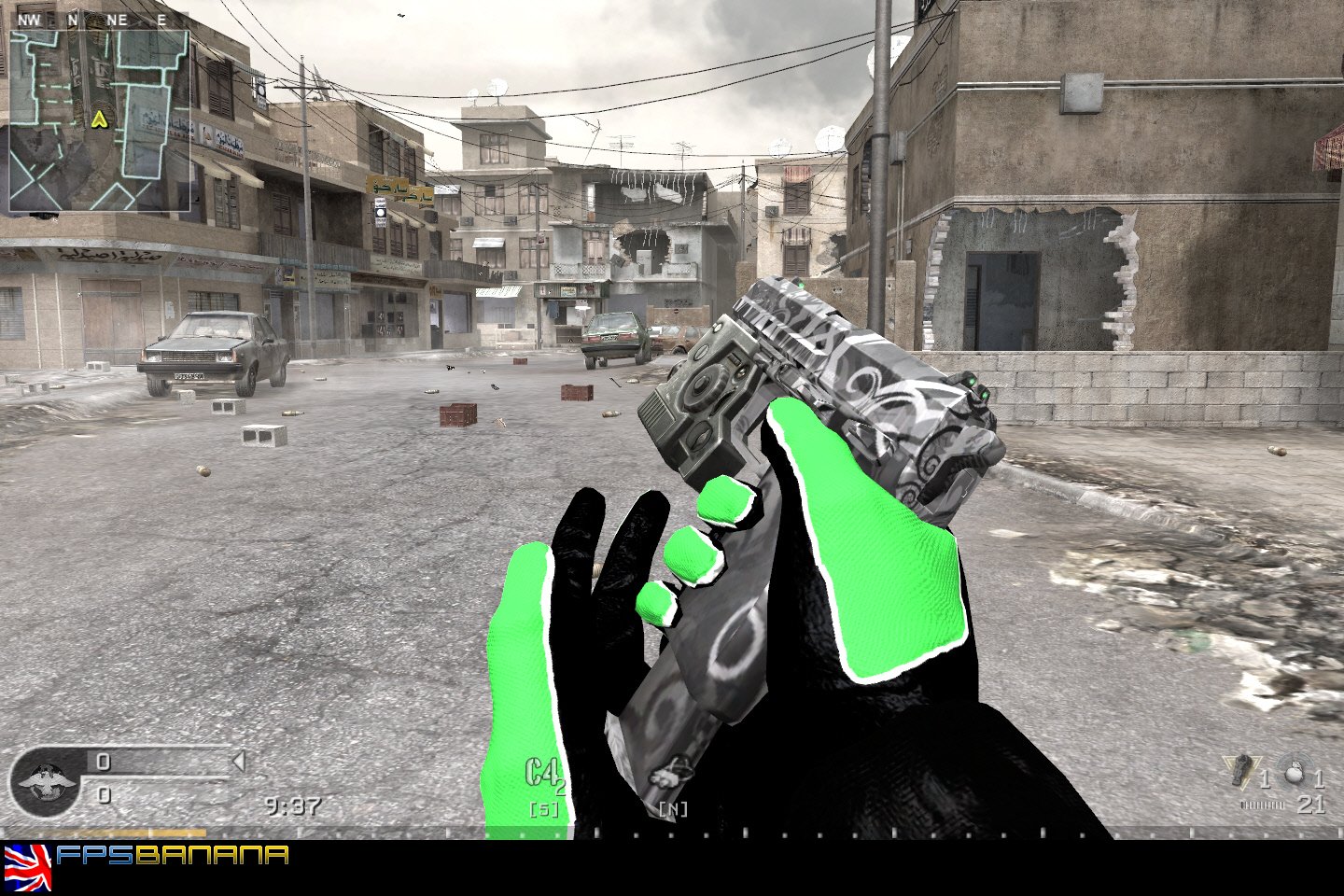Click the NE compass heading label
Viewport: 1344px width, 896px height.
click(117, 18)
